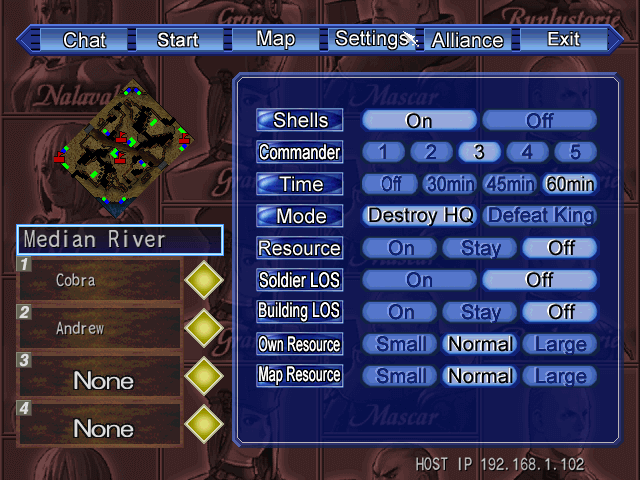The height and width of the screenshot is (480, 640).
Task: Start the match
Action: (178, 40)
